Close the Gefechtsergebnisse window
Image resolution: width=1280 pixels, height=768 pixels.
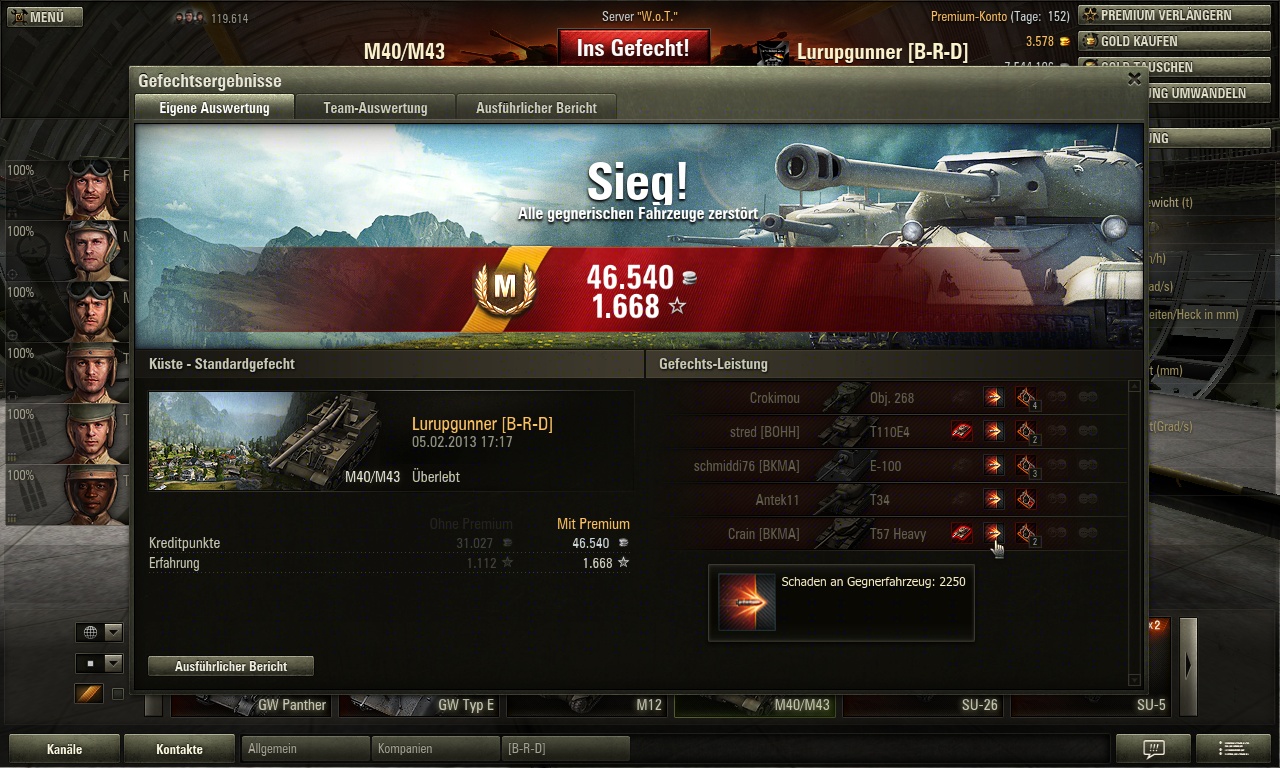[x=1134, y=79]
